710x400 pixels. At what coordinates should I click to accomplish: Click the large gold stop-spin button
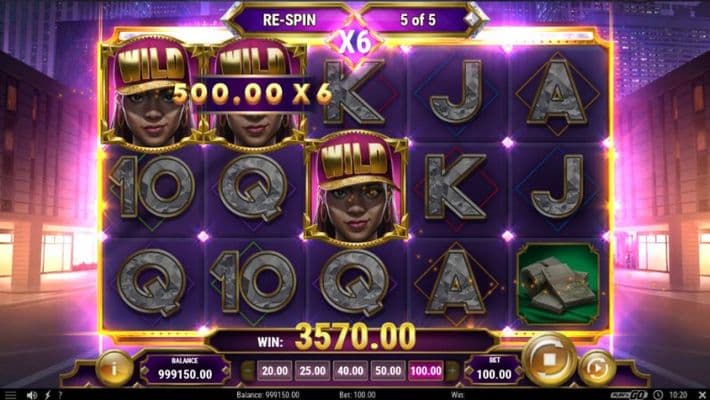pos(550,359)
